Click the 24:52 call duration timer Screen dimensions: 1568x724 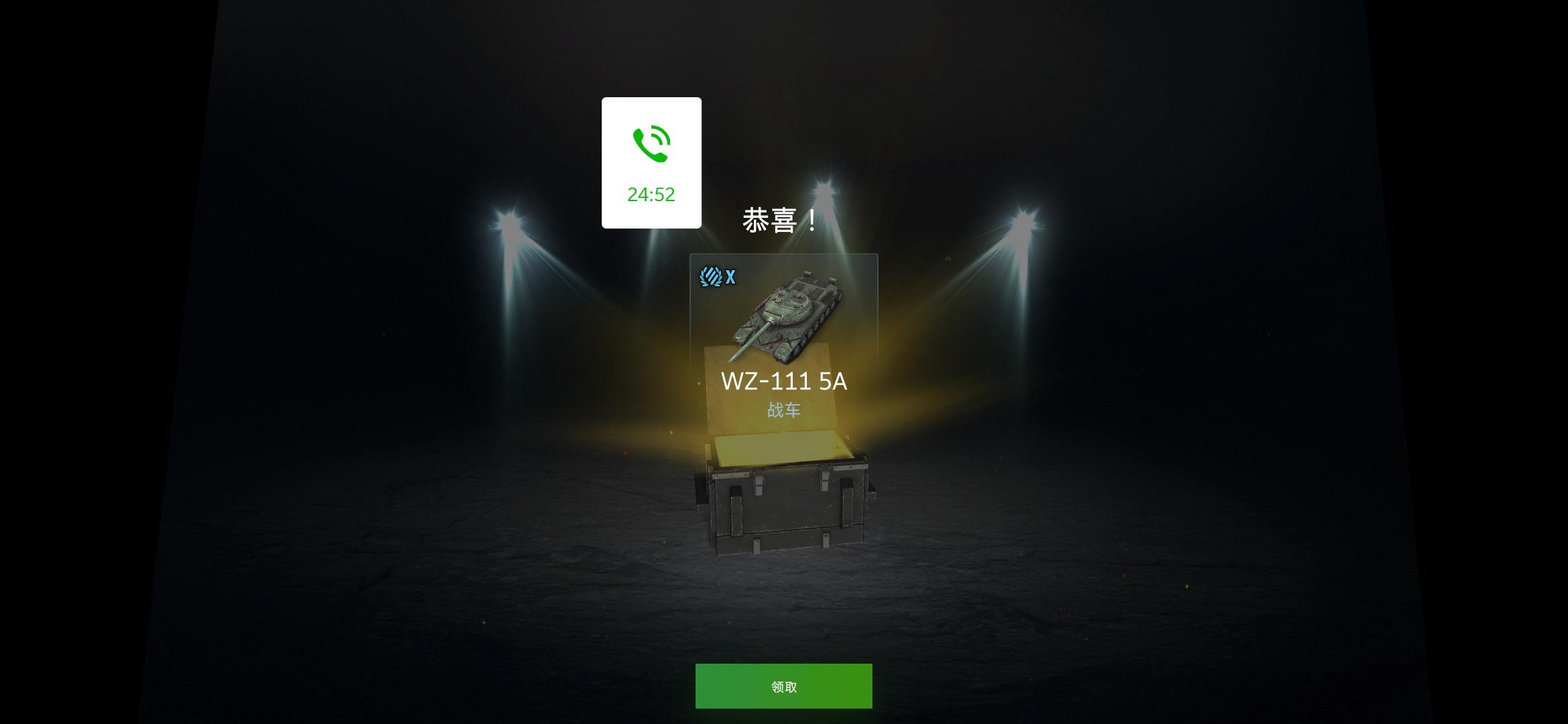coord(651,195)
